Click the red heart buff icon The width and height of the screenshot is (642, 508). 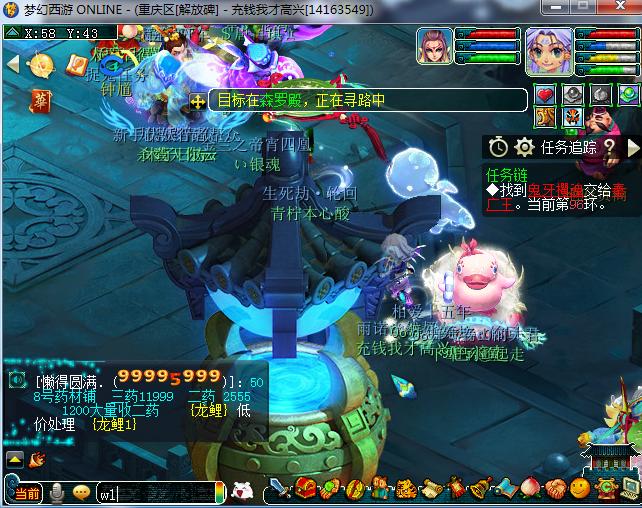[x=545, y=95]
